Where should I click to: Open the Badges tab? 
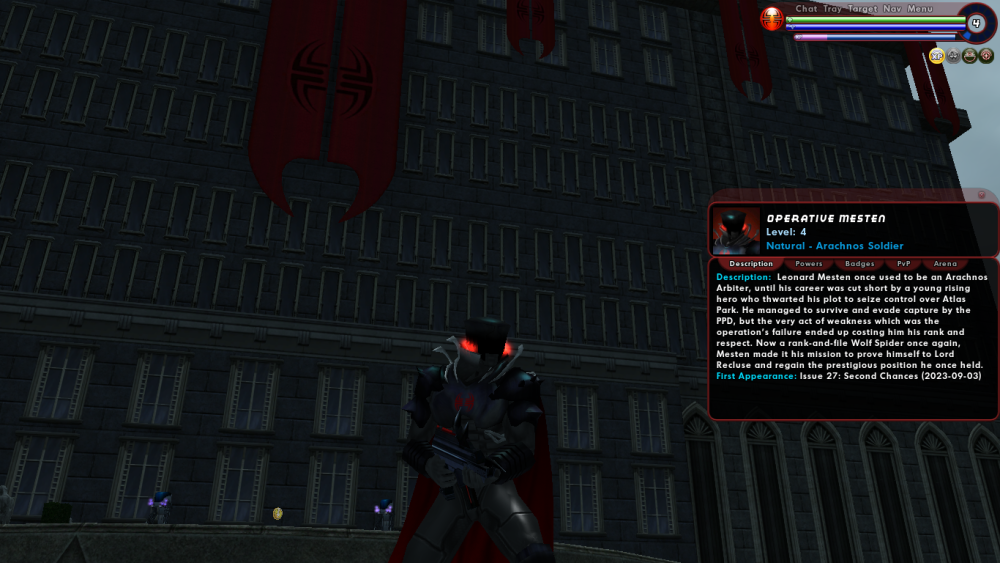click(x=859, y=264)
